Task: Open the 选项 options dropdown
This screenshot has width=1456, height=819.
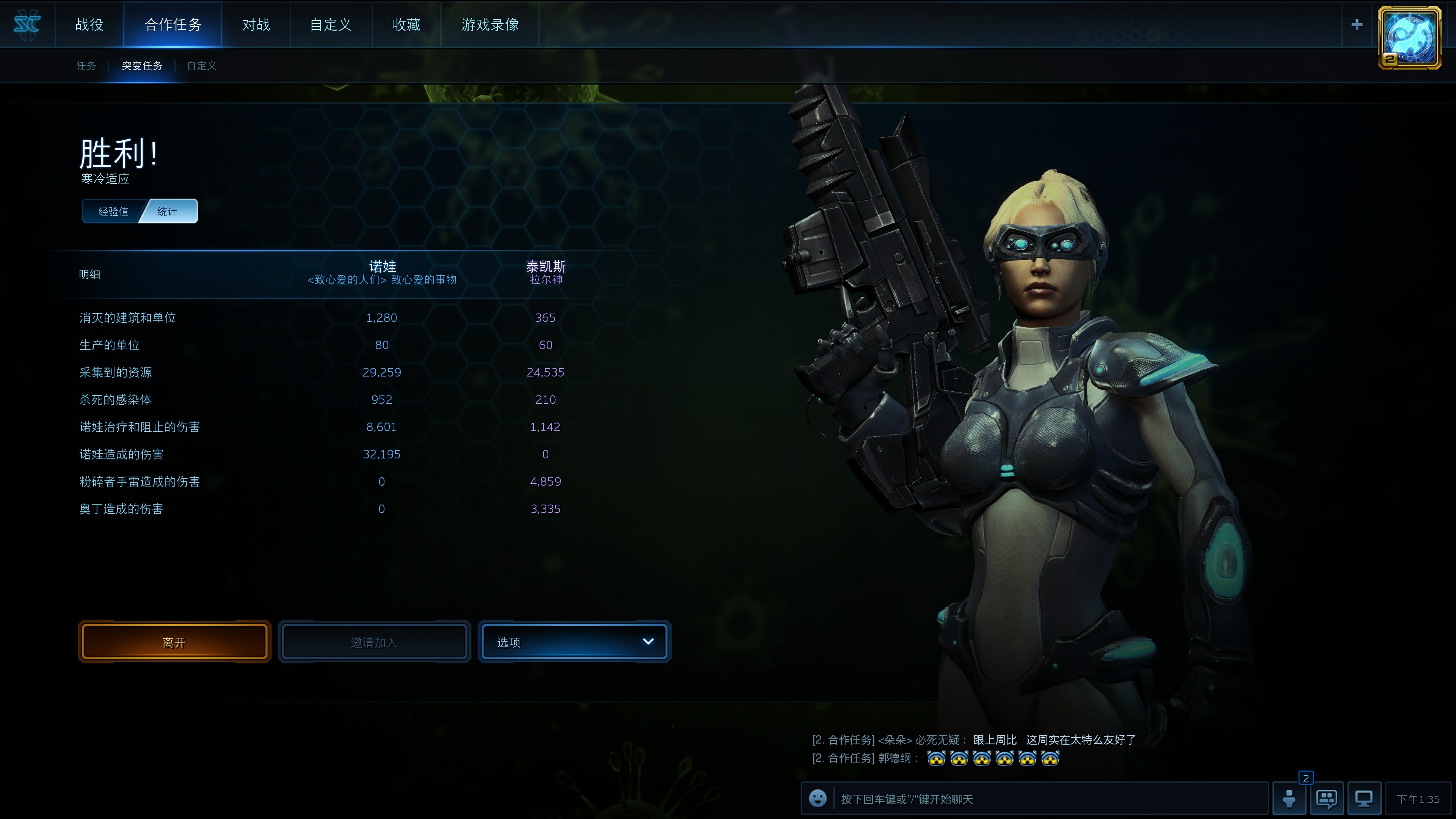Action: tap(574, 642)
